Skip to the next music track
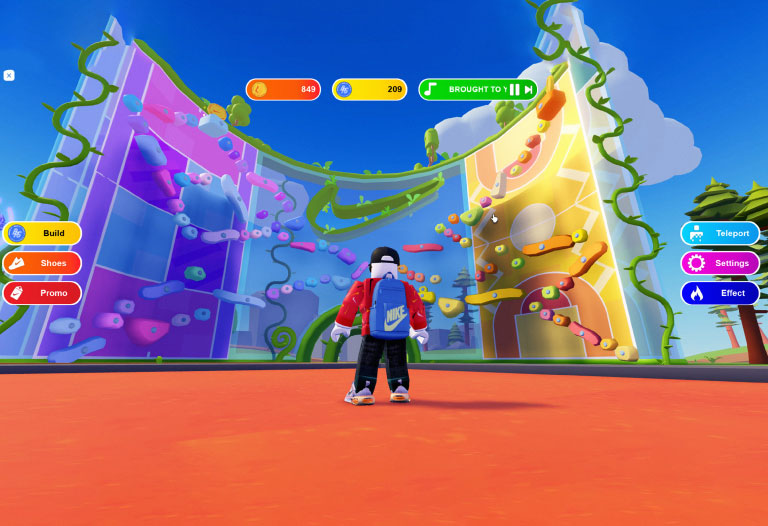768x526 pixels. pyautogui.click(x=529, y=90)
